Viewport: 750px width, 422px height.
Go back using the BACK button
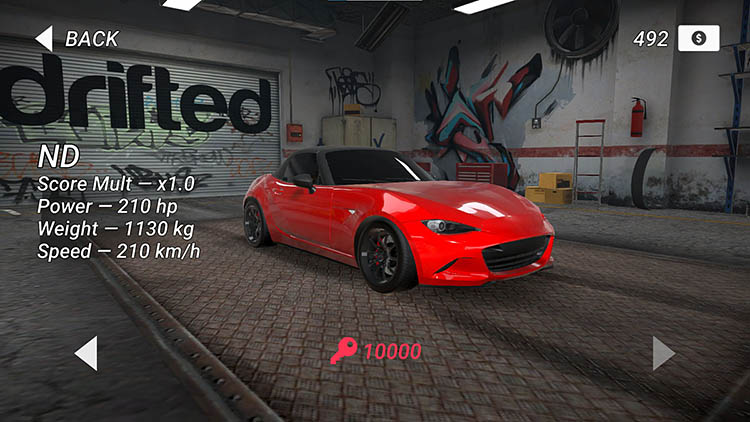pos(78,39)
